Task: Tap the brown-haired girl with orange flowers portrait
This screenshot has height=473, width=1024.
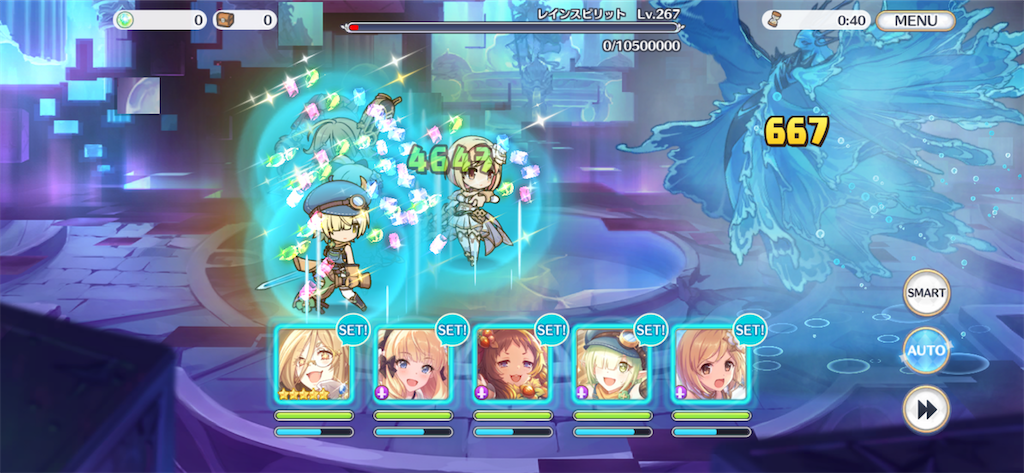Action: [512, 365]
